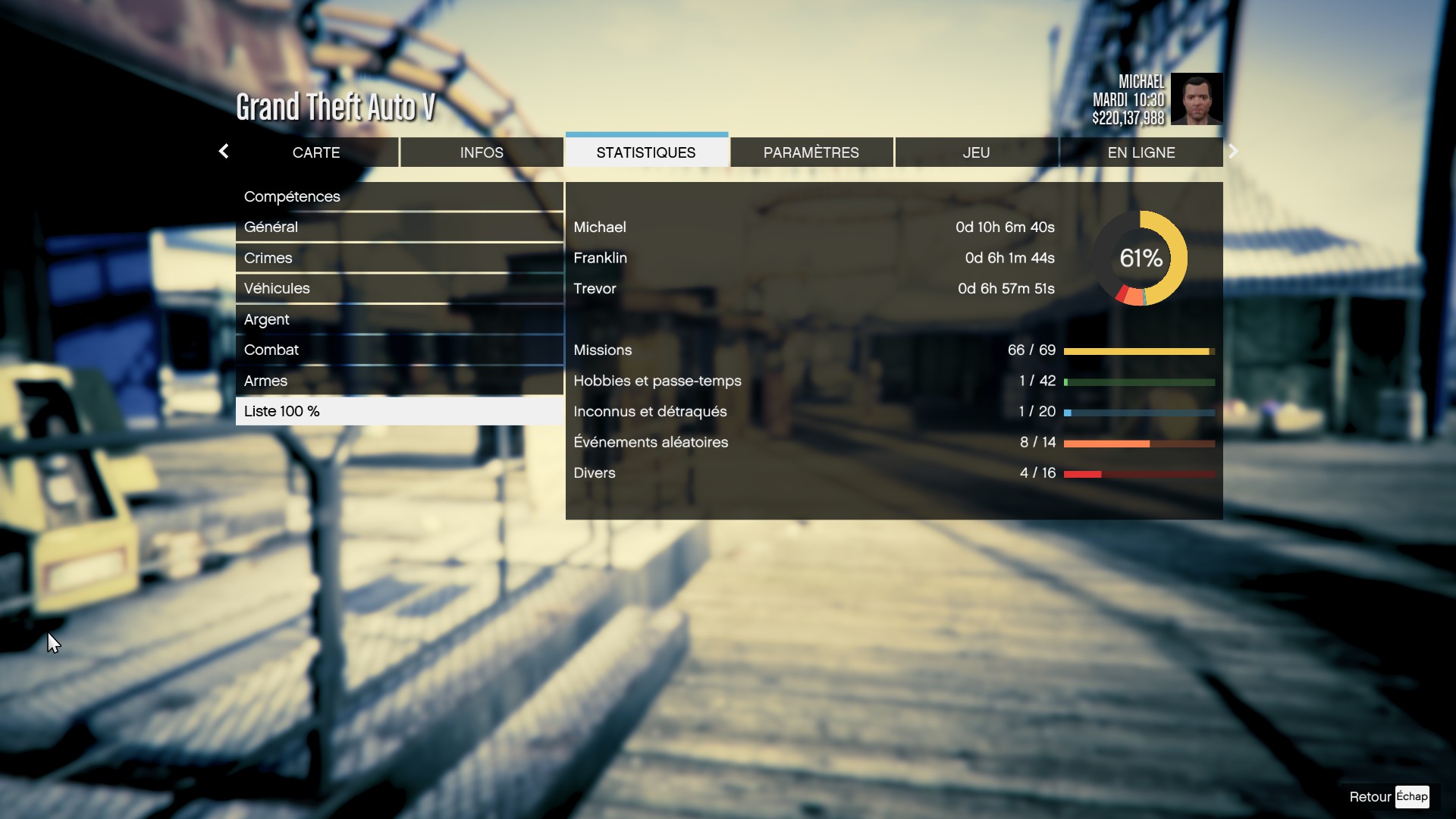Image resolution: width=1456 pixels, height=819 pixels.
Task: Click the yellow Missions progress bar
Action: pos(1137,351)
